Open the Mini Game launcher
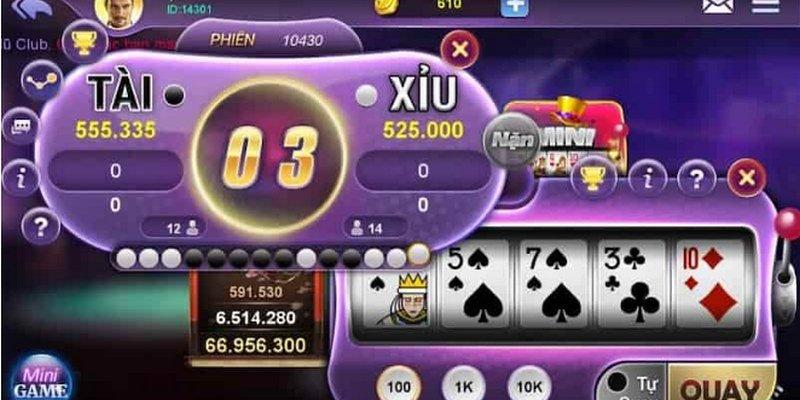This screenshot has height=400, width=800. [x=41, y=382]
